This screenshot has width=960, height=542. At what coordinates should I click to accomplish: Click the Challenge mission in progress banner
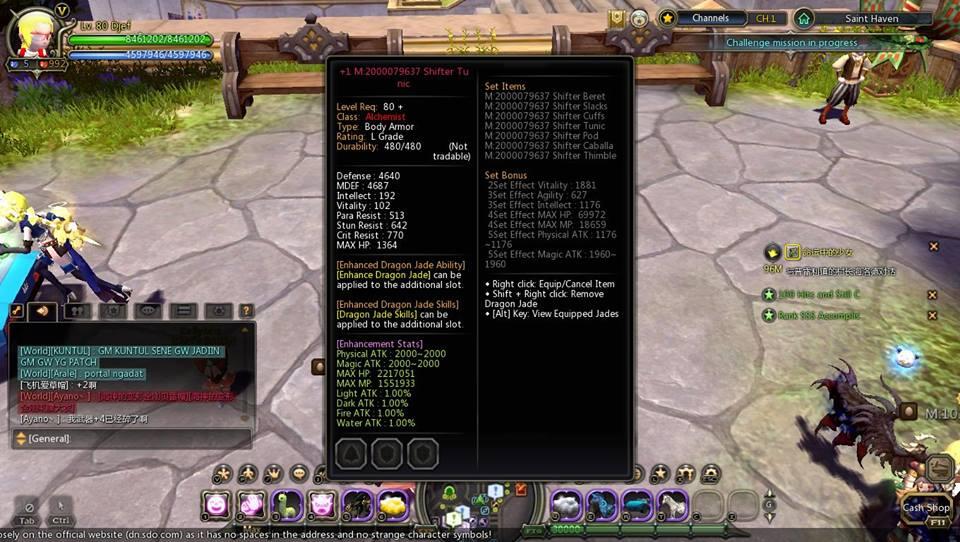pyautogui.click(x=791, y=43)
